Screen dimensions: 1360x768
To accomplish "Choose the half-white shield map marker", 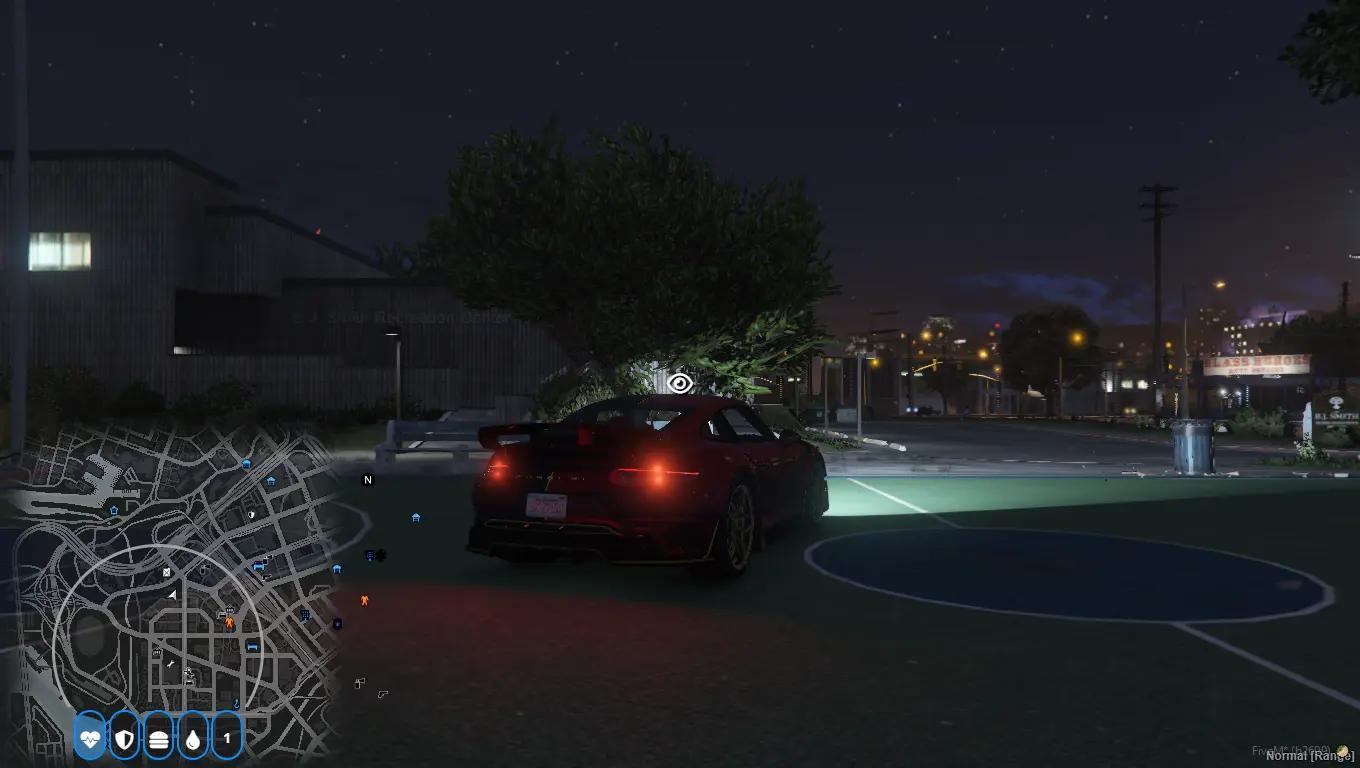I will 251,514.
